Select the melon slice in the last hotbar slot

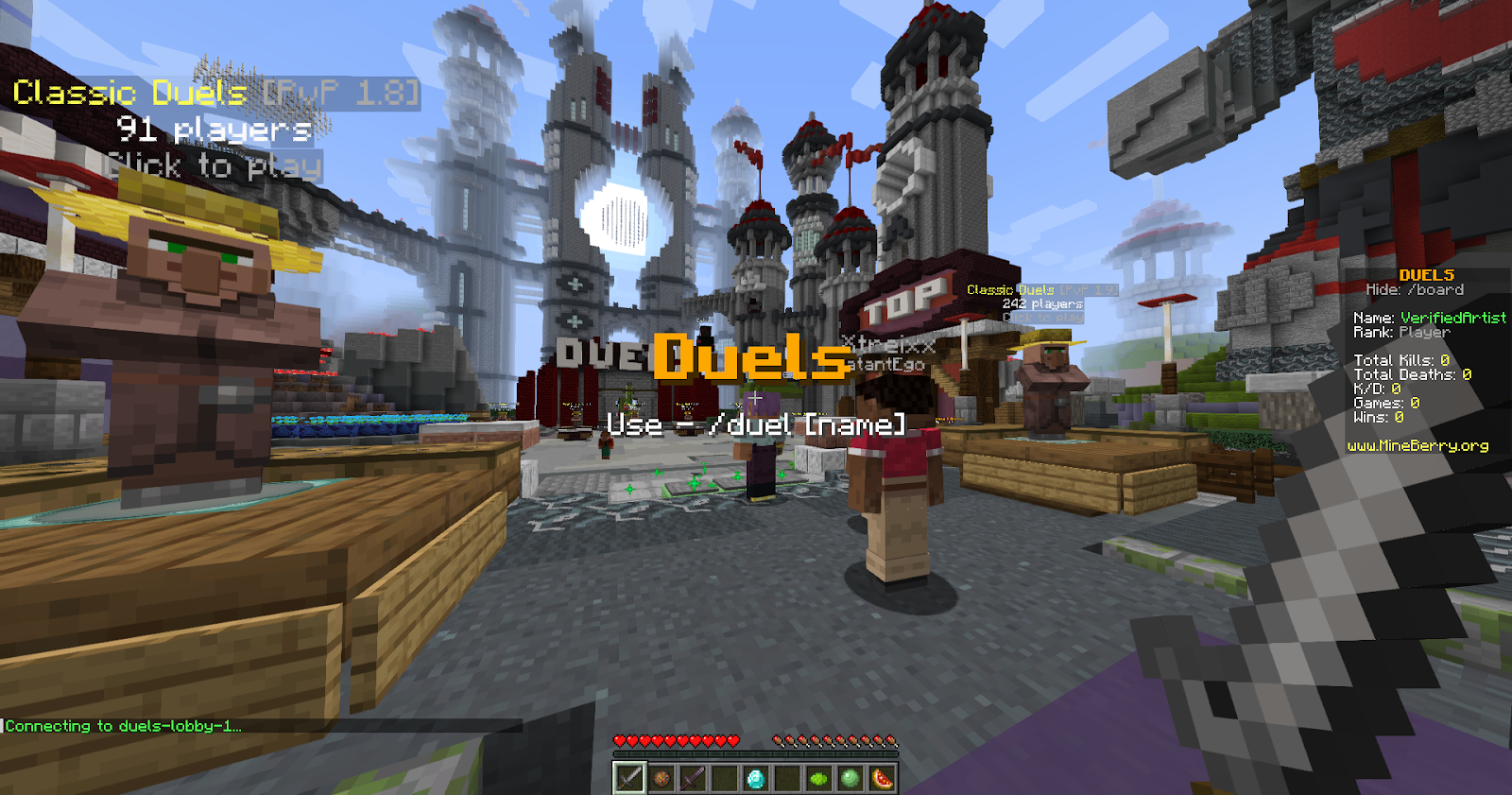click(x=881, y=777)
